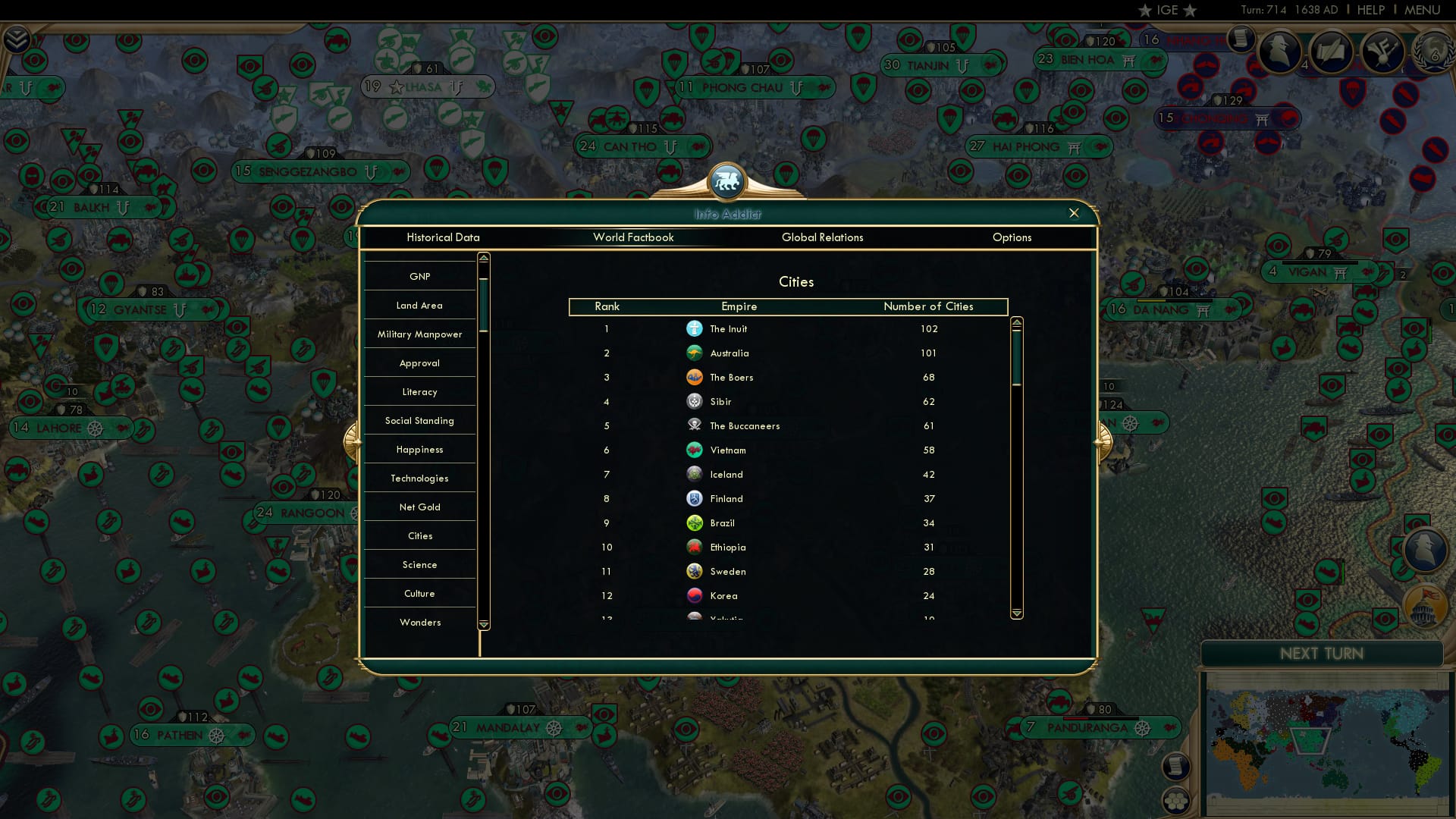This screenshot has width=1456, height=819.
Task: Open the Diplomacy scroll-and-quill icon
Action: coord(1332,53)
